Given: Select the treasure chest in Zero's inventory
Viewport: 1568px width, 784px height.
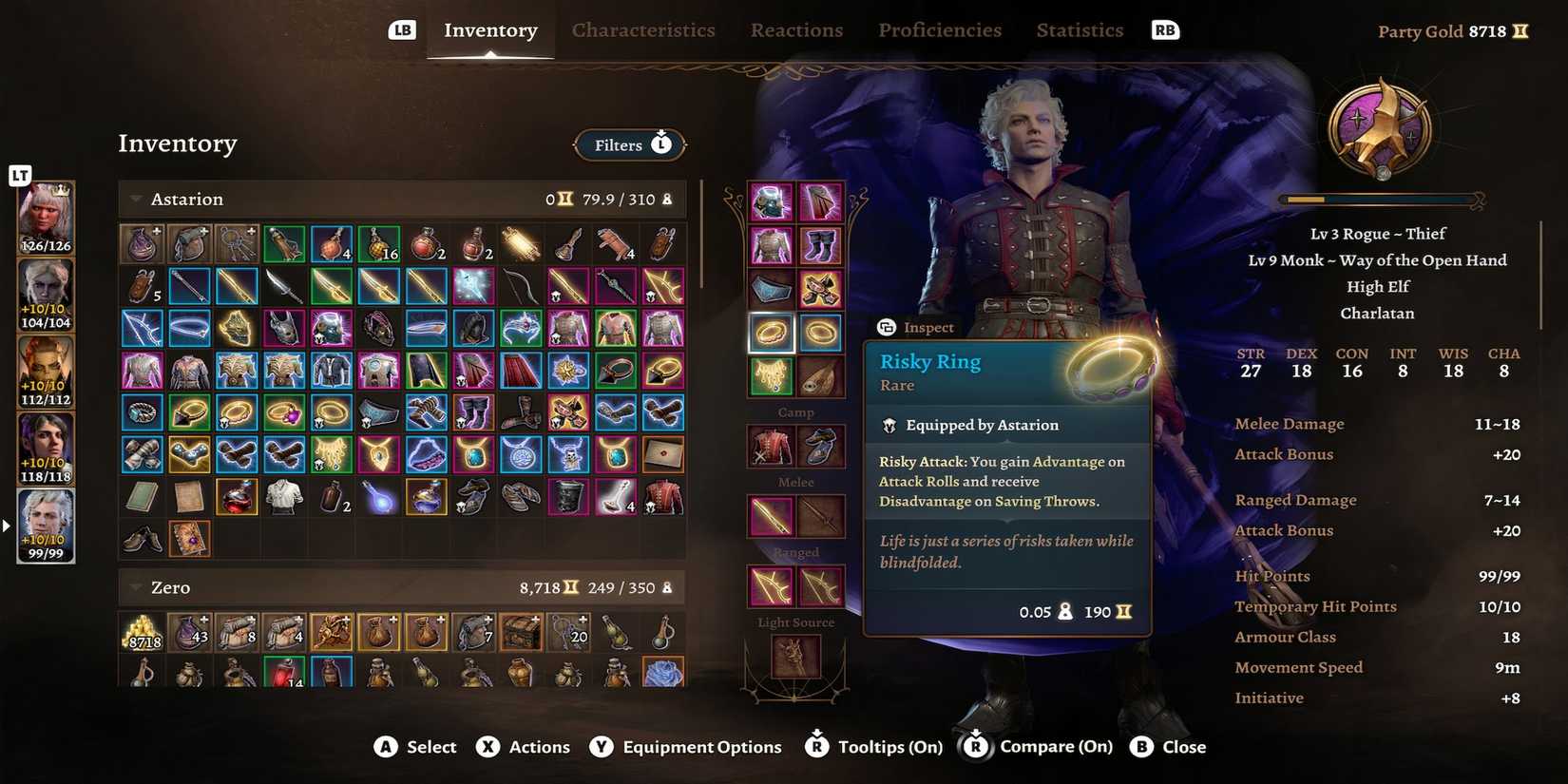Looking at the screenshot, I should click(x=521, y=632).
